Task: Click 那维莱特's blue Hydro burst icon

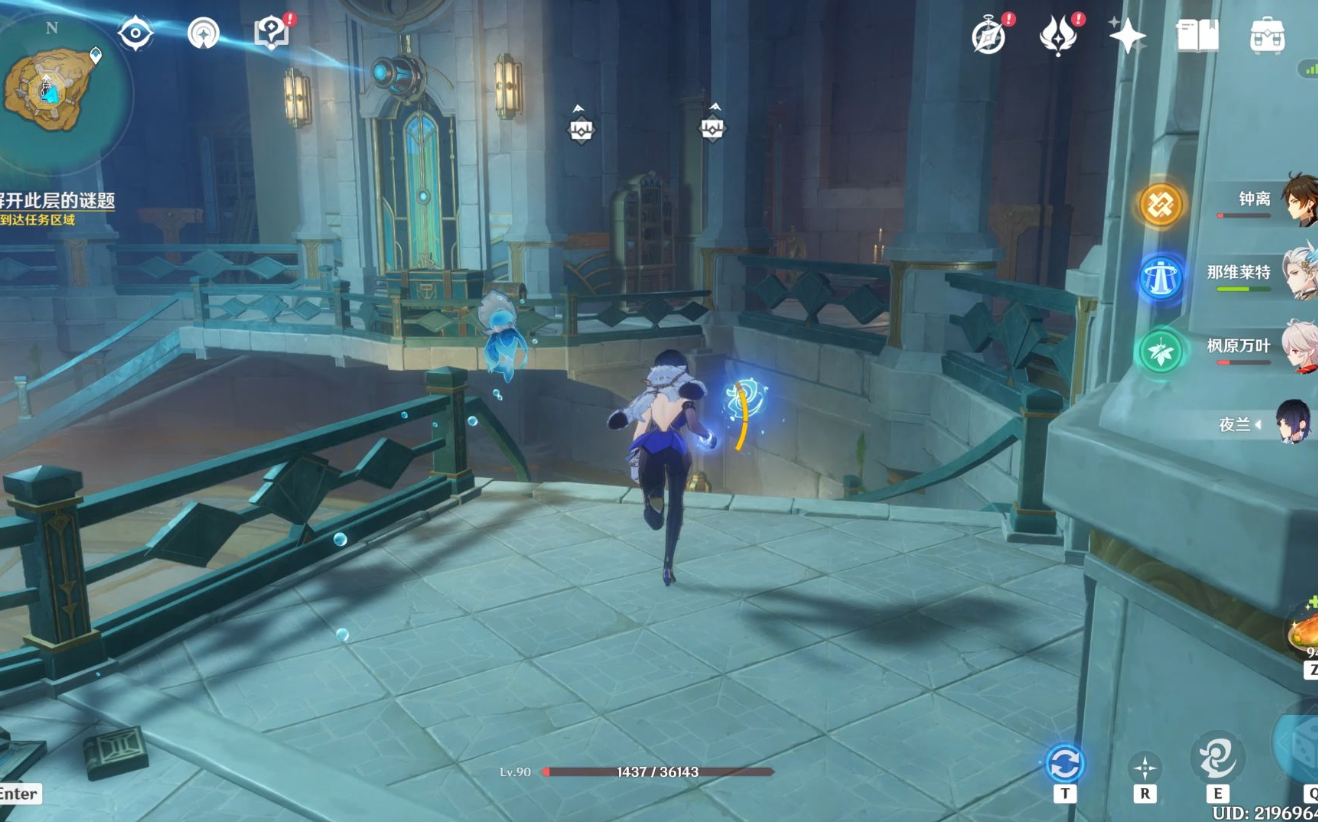Action: click(x=1161, y=278)
